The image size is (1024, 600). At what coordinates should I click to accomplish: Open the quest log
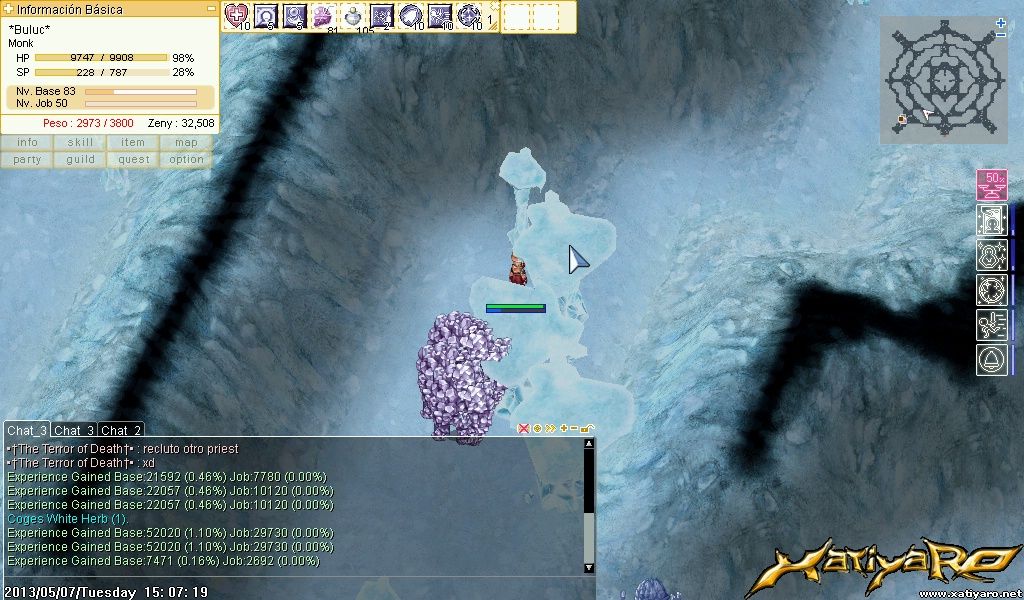click(133, 159)
